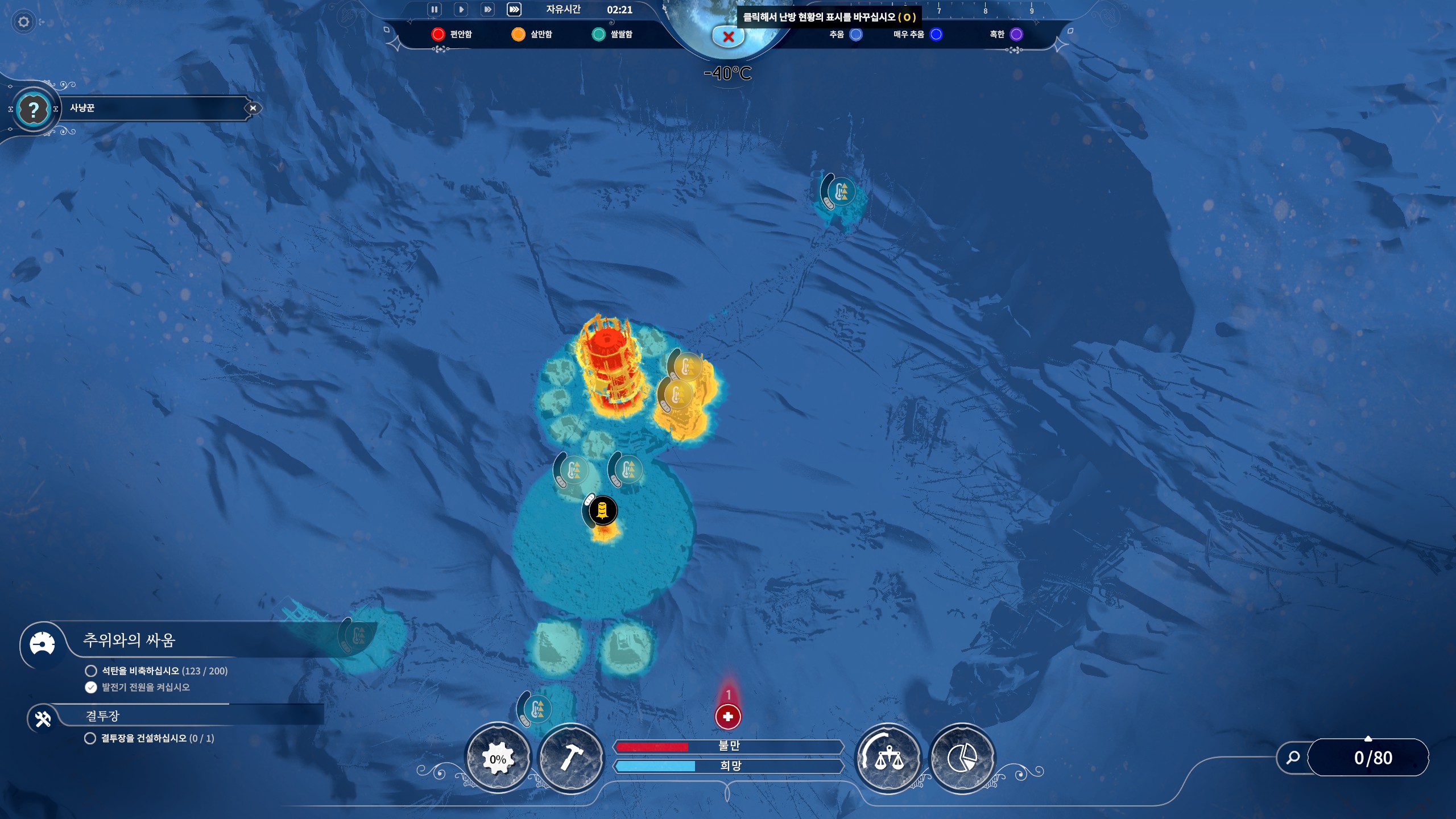Click the red medical cross alert
The height and width of the screenshot is (819, 1456).
coord(728,716)
